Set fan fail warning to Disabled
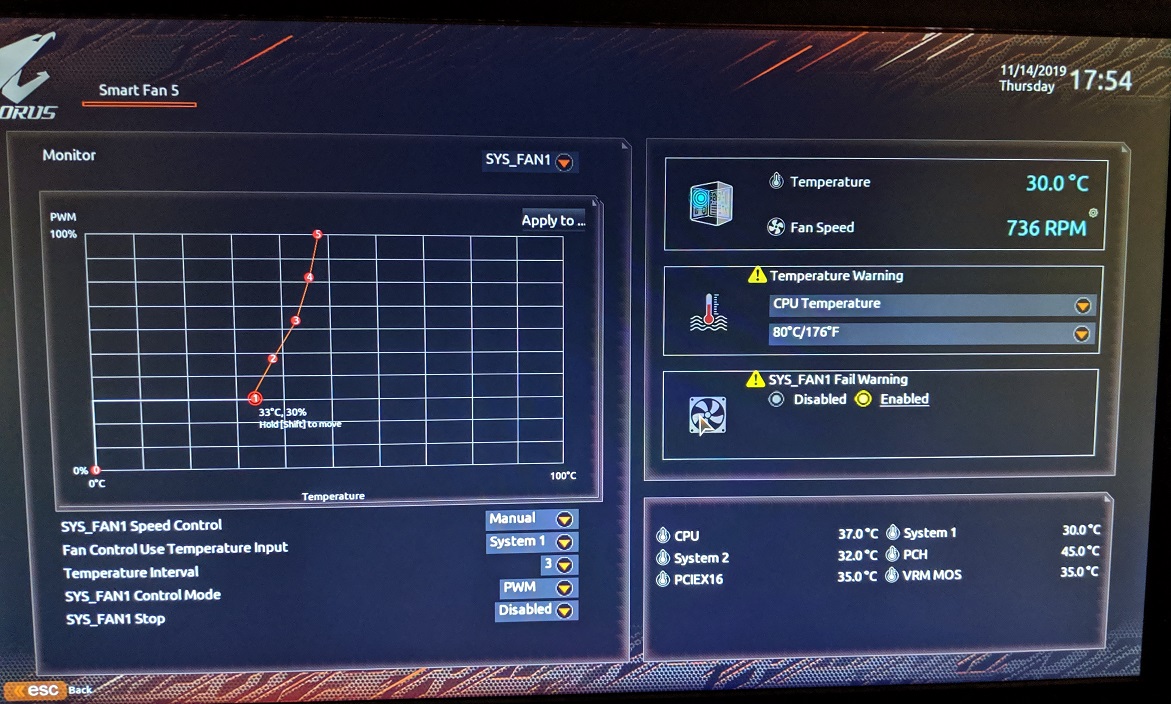 point(776,399)
